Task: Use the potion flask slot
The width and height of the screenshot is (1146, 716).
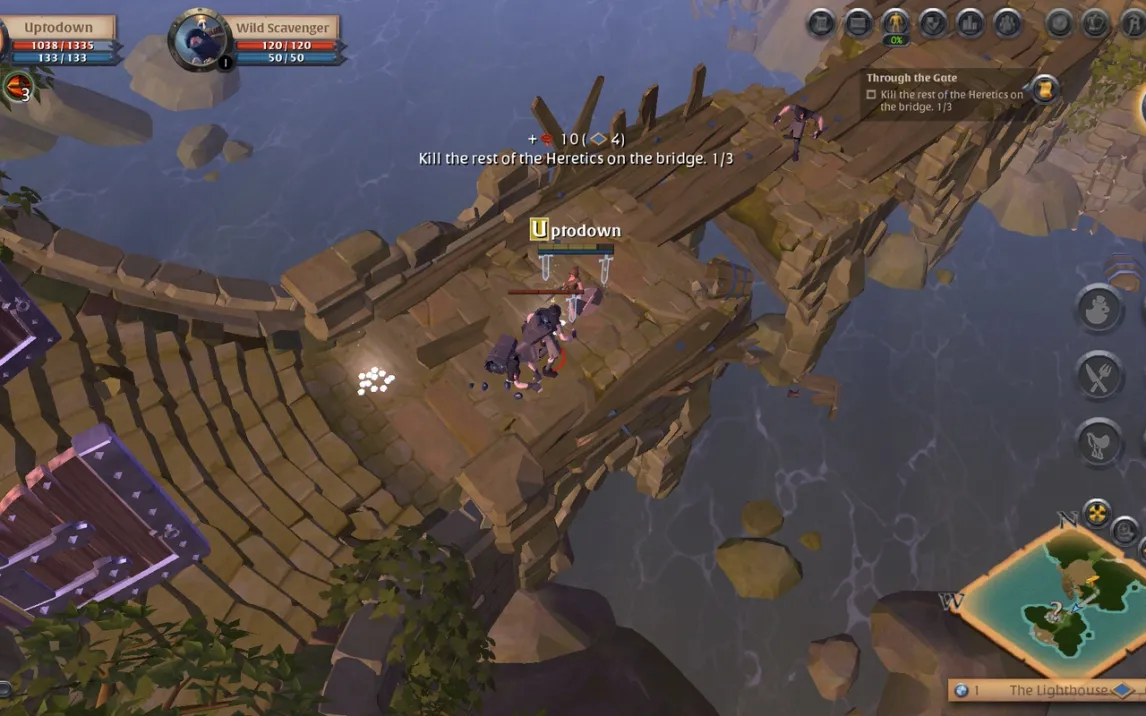Action: point(1100,308)
